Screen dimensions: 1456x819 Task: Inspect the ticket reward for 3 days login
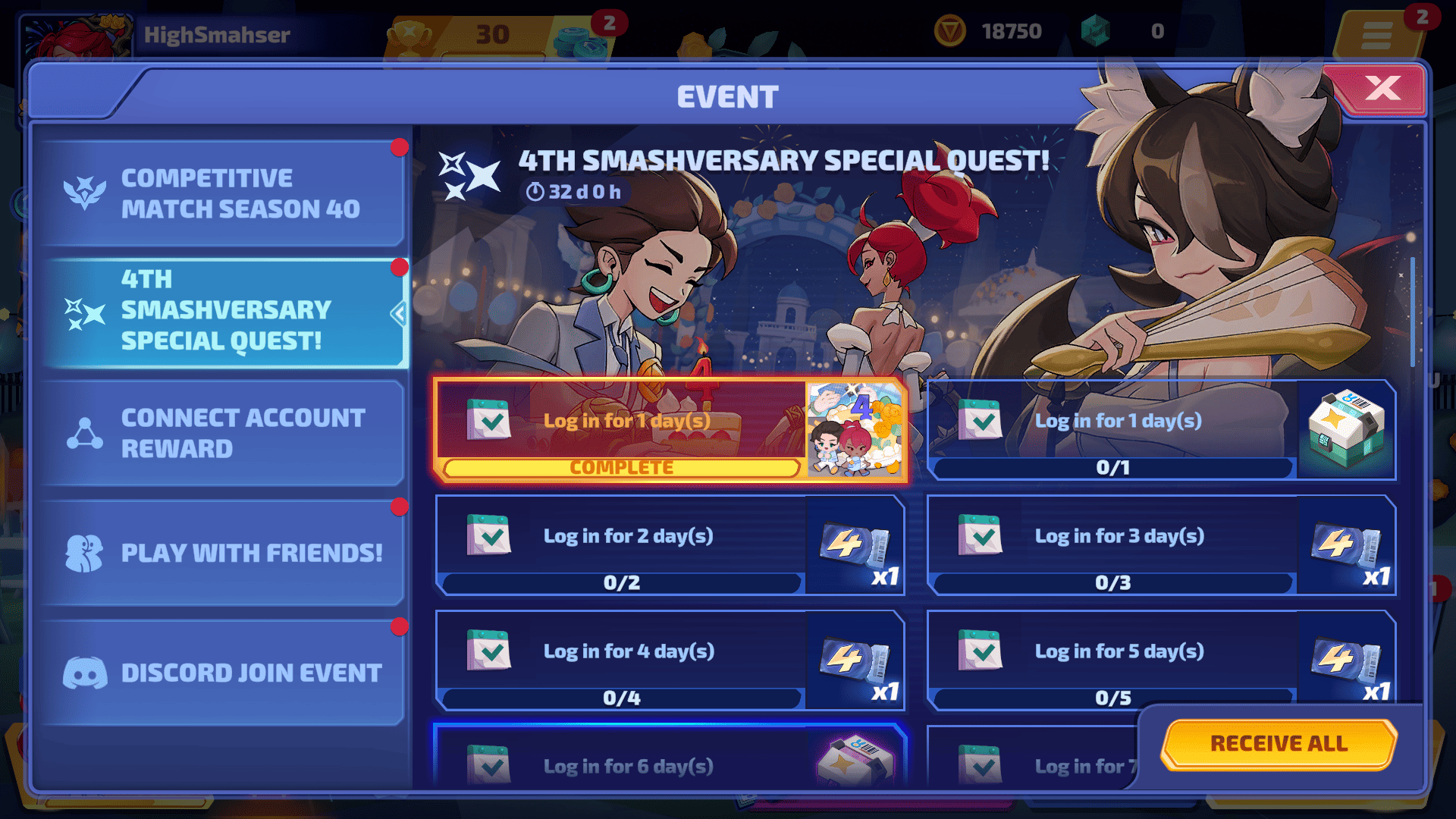click(1347, 544)
